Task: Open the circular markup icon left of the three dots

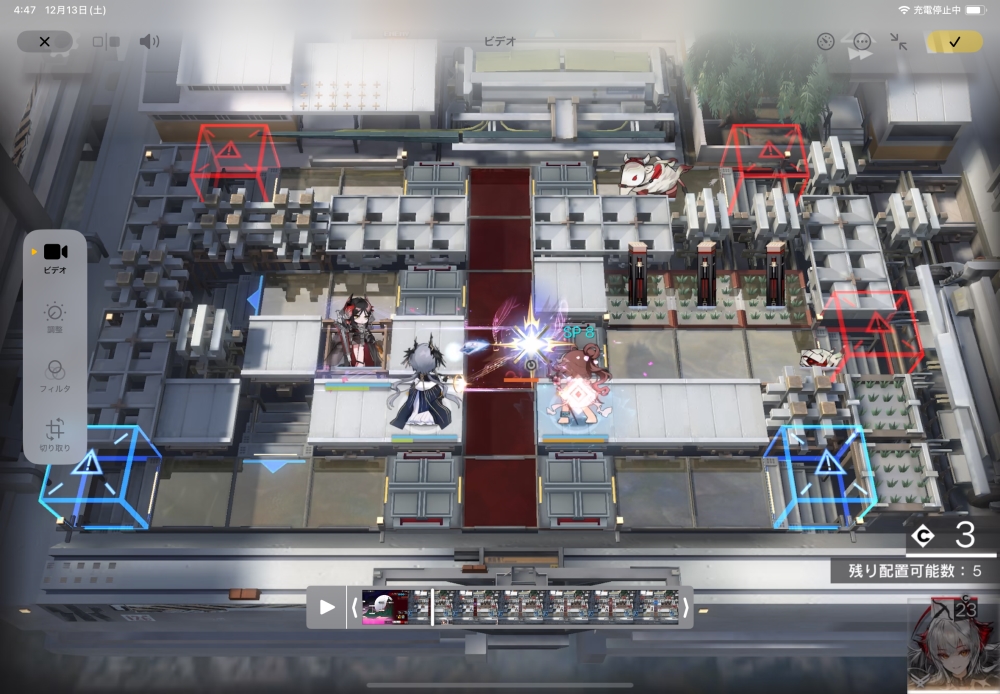Action: tap(825, 42)
